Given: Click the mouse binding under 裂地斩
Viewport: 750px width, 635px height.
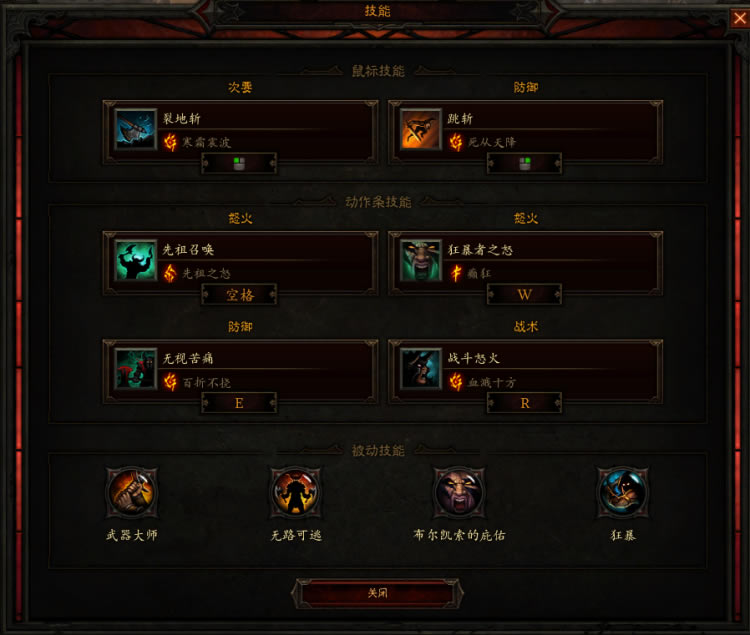Looking at the screenshot, I should tap(240, 164).
